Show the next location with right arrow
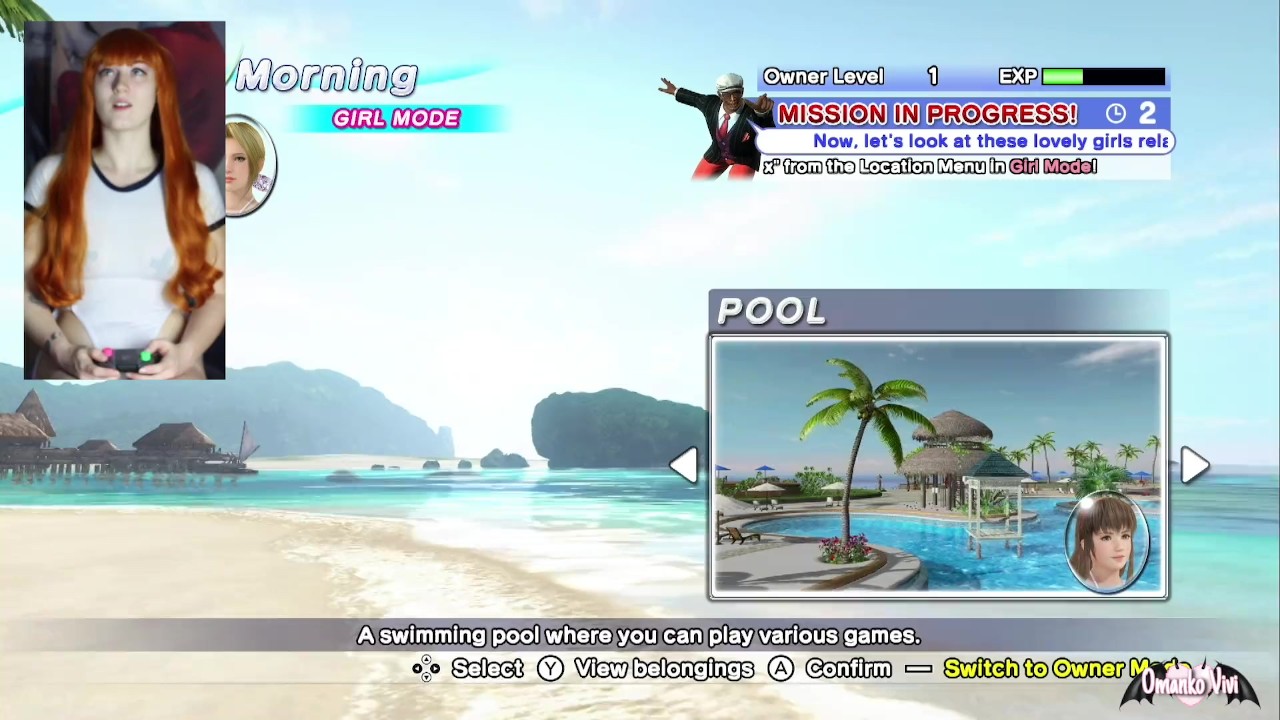 click(x=1194, y=466)
